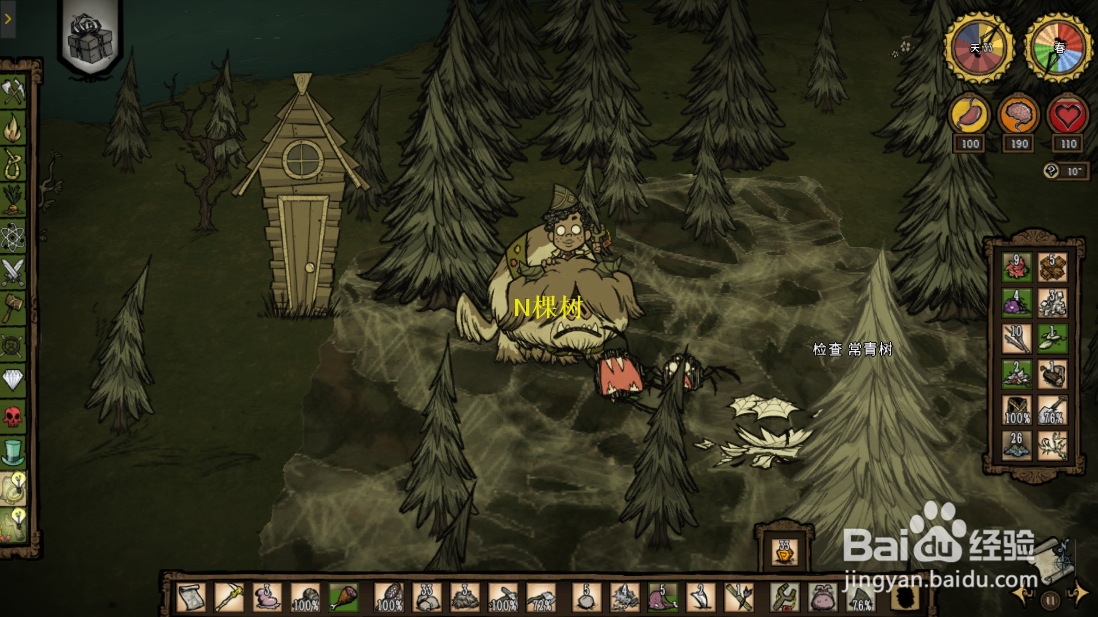This screenshot has width=1098, height=617.
Task: Open the Fight crossed-swords tab
Action: pyautogui.click(x=13, y=270)
